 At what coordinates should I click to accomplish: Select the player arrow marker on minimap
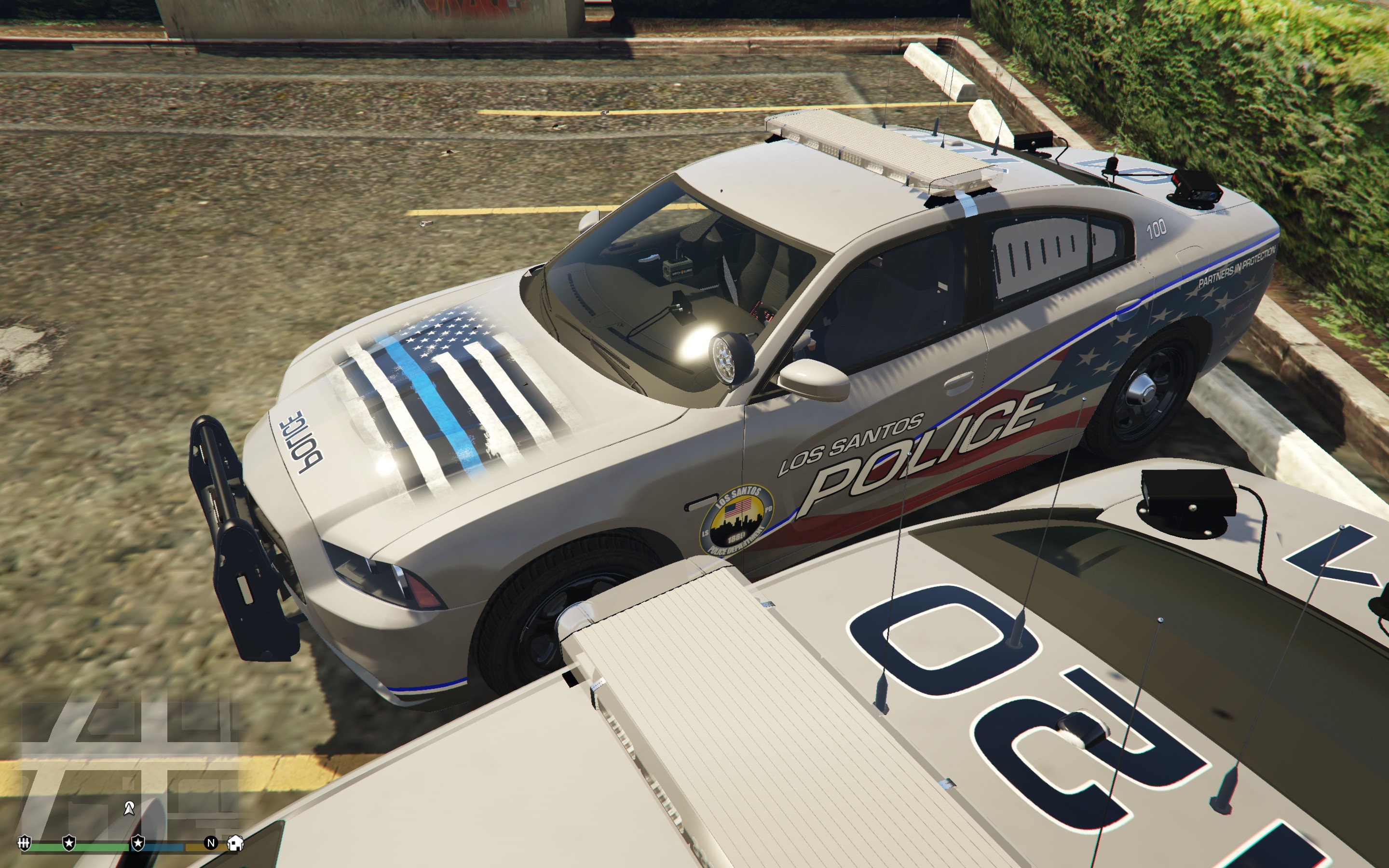(x=129, y=808)
